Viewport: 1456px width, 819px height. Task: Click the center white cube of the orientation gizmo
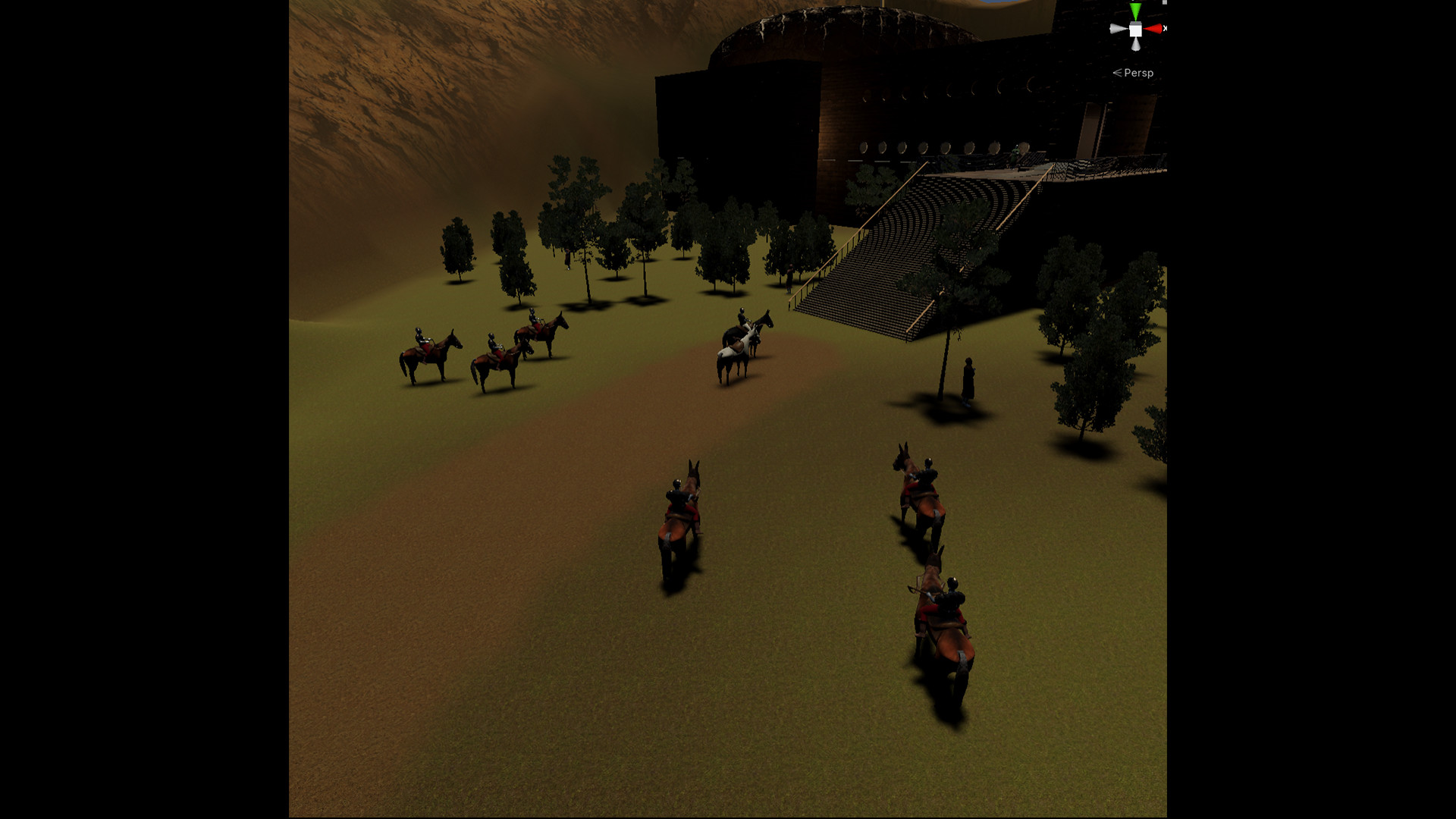point(1135,30)
